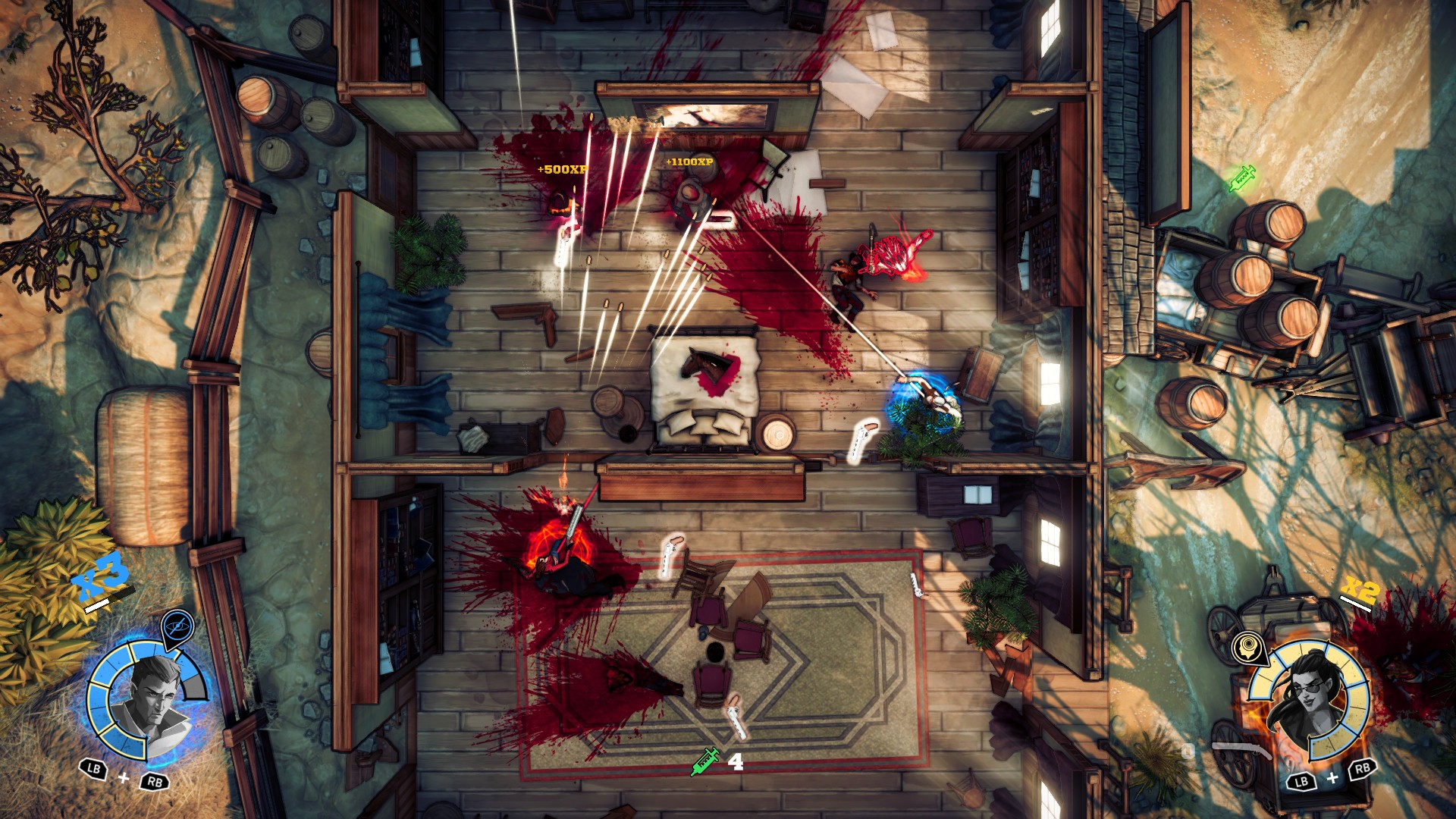Click the LB button prompt under Harry's portrait
The height and width of the screenshot is (819, 1456).
(x=92, y=769)
